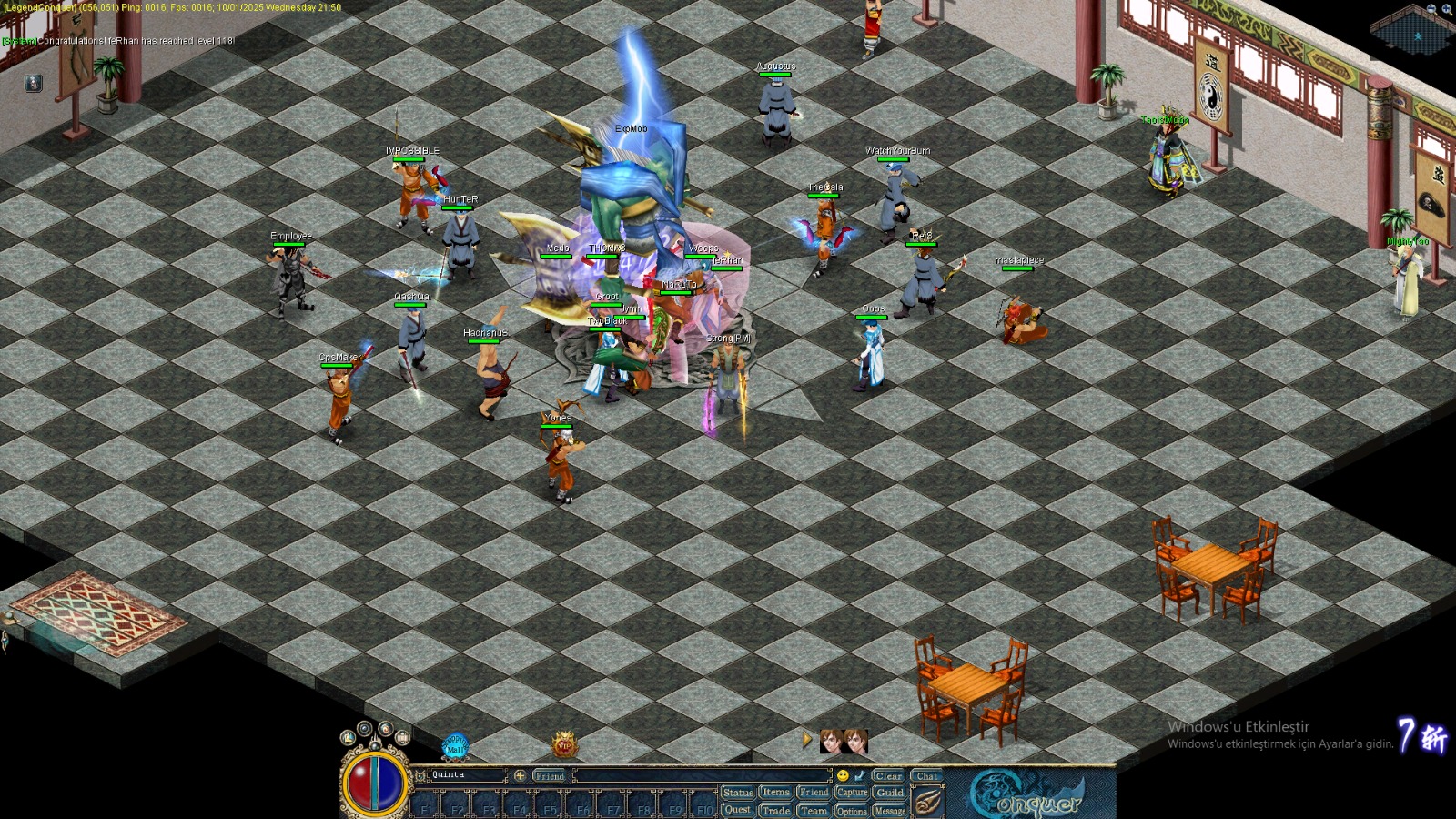
Task: Click the plus button beside the chat name field
Action: pyautogui.click(x=520, y=776)
